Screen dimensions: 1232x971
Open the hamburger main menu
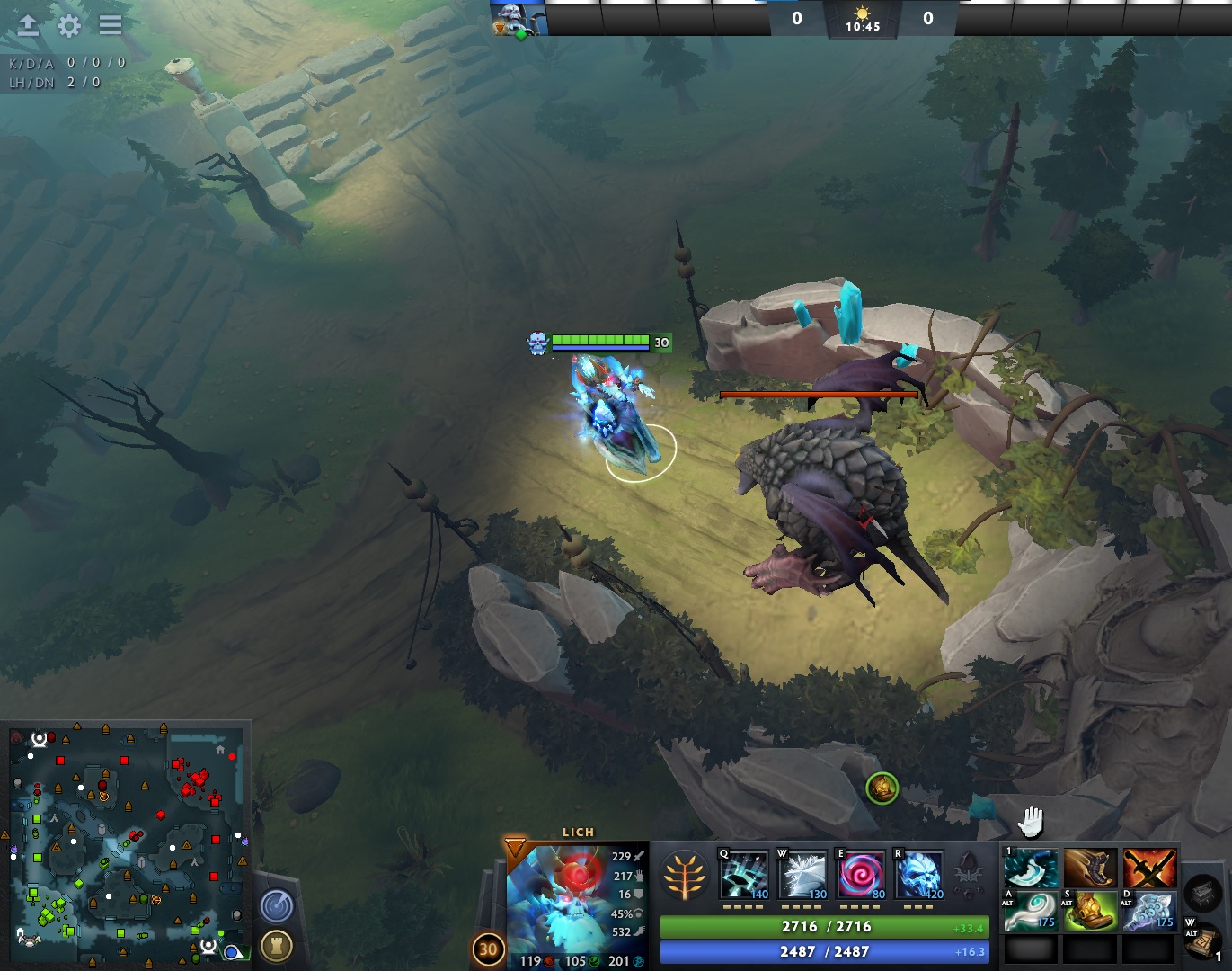[x=111, y=25]
